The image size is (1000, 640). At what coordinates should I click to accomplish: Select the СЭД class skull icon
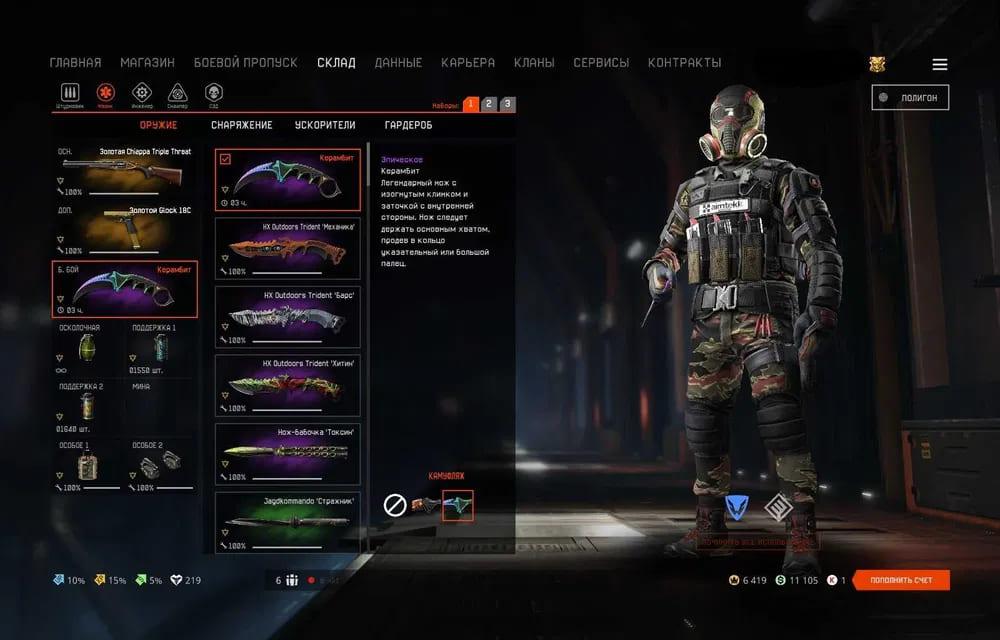click(213, 94)
